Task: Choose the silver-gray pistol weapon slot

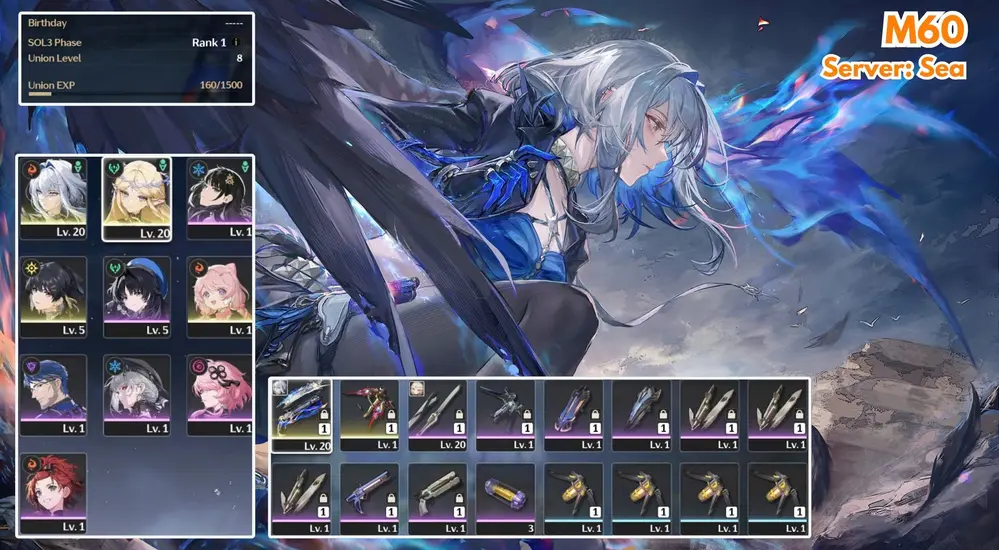Action: [x=437, y=497]
